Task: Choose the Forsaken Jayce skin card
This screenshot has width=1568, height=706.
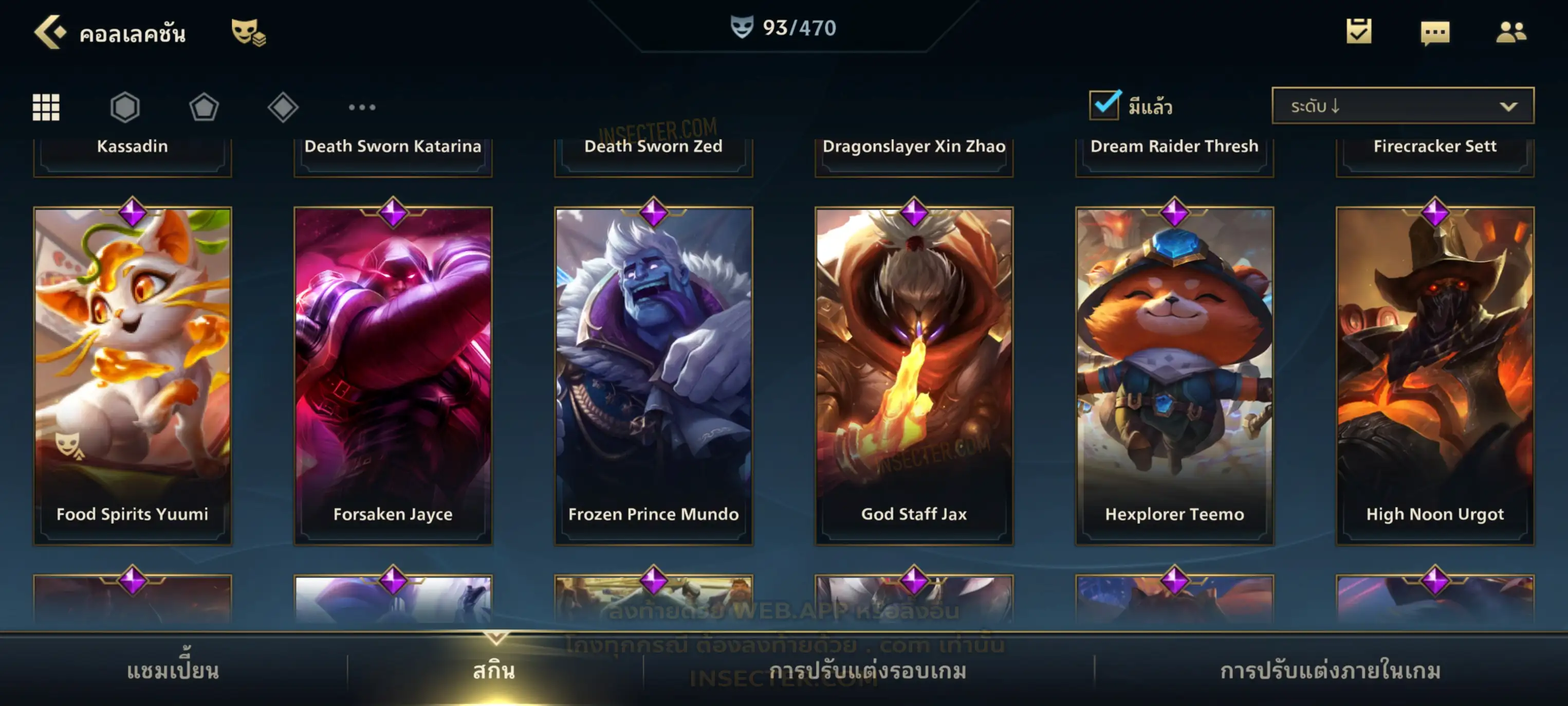Action: point(393,375)
